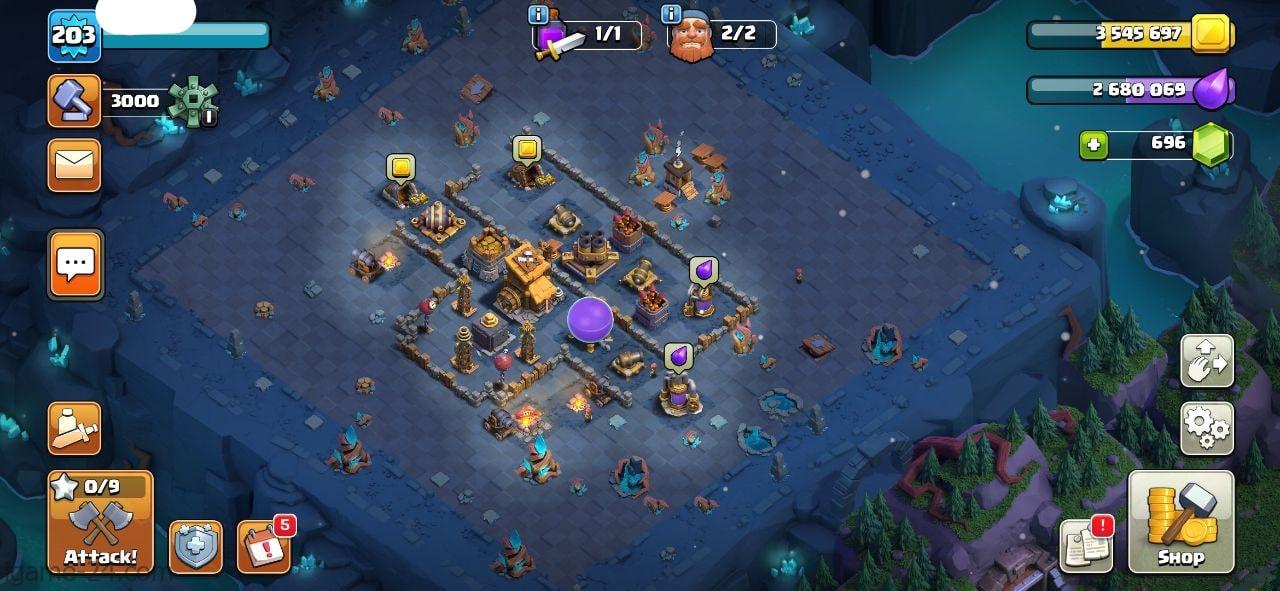Image resolution: width=1280 pixels, height=591 pixels.
Task: Show battle machine info icon
Action: pyautogui.click(x=538, y=14)
